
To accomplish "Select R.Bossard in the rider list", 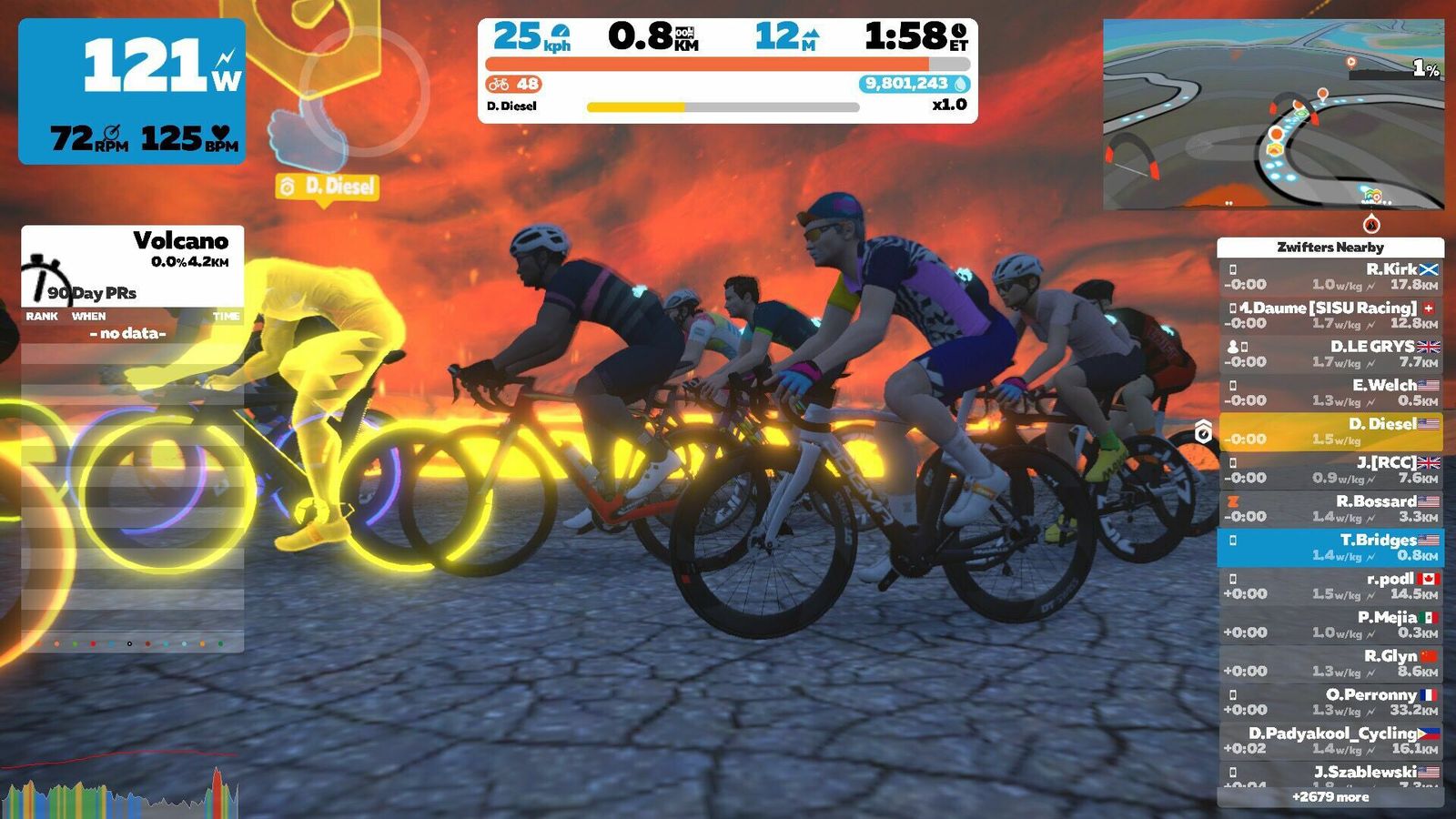I will pos(1330,509).
